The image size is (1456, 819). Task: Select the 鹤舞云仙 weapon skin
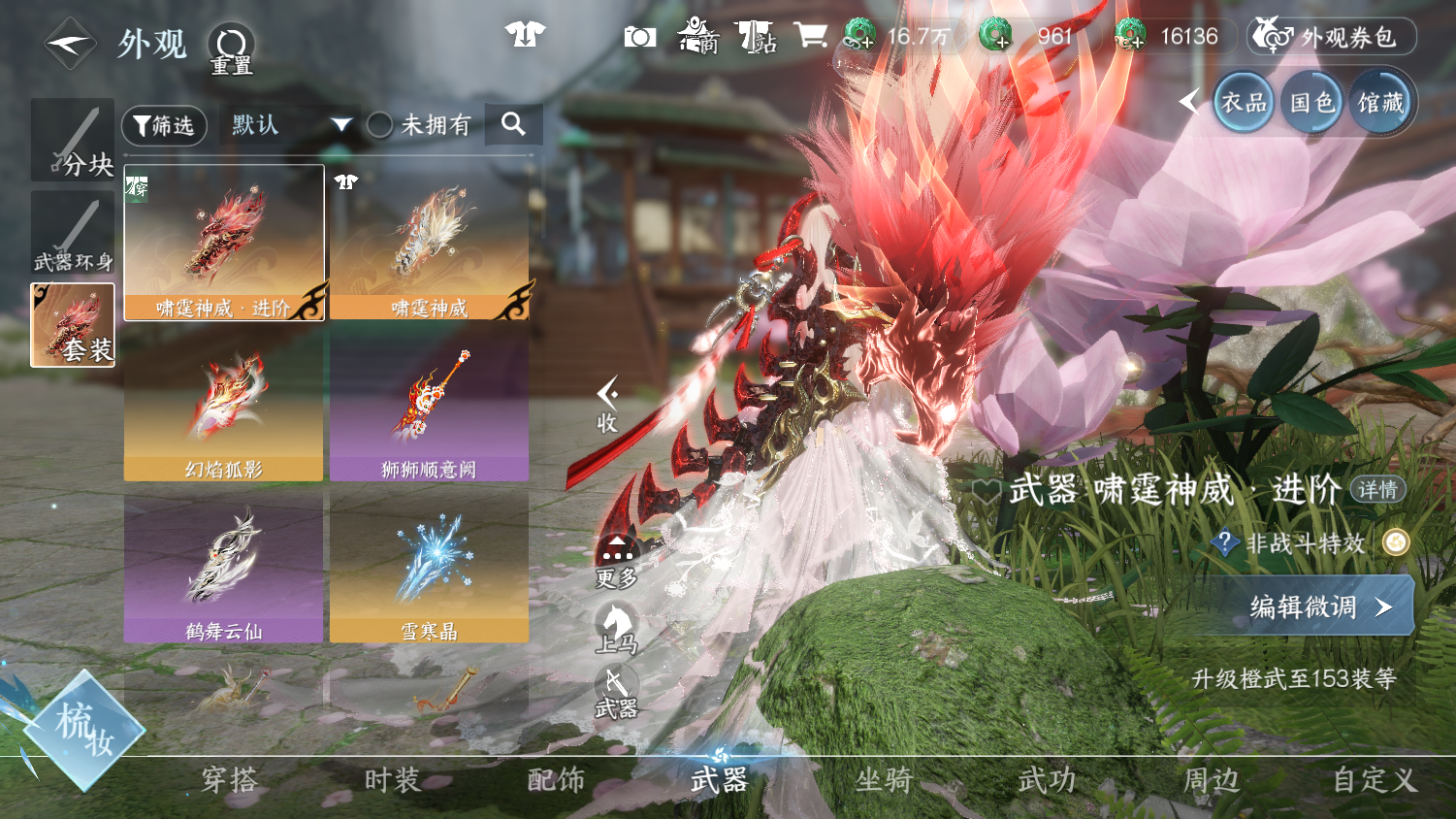[x=223, y=567]
